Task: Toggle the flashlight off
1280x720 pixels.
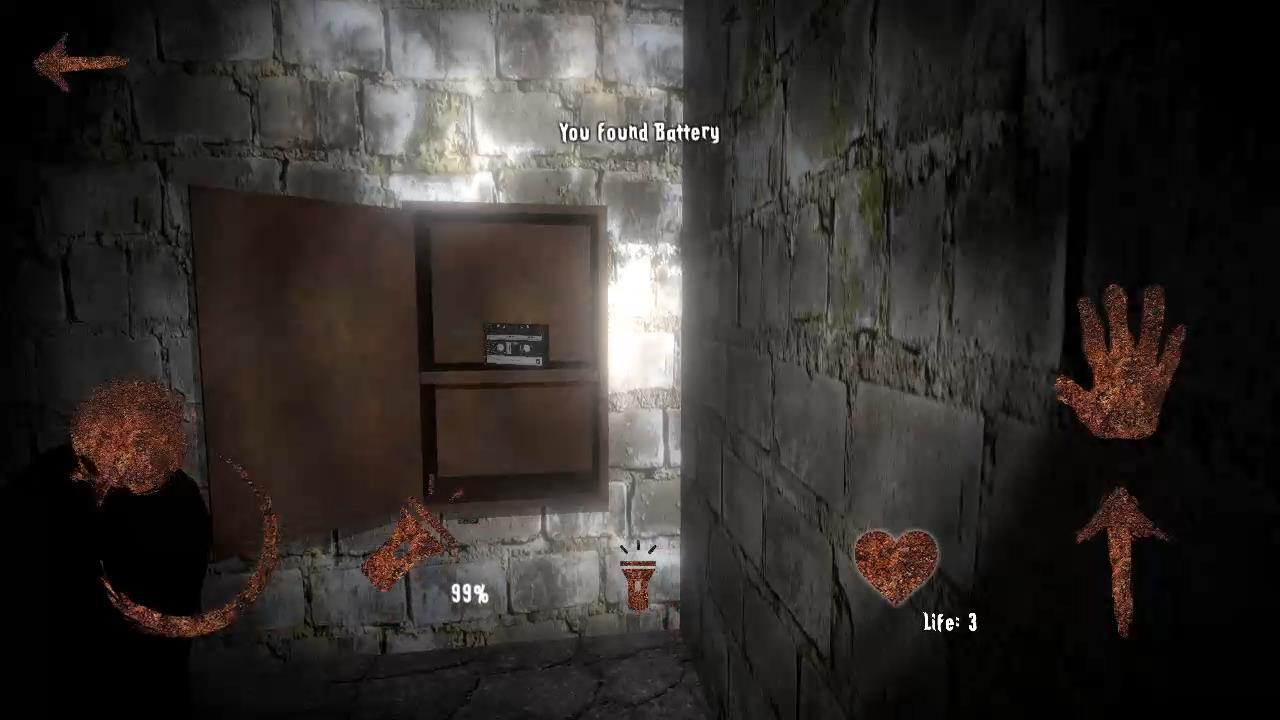Action: [x=637, y=585]
